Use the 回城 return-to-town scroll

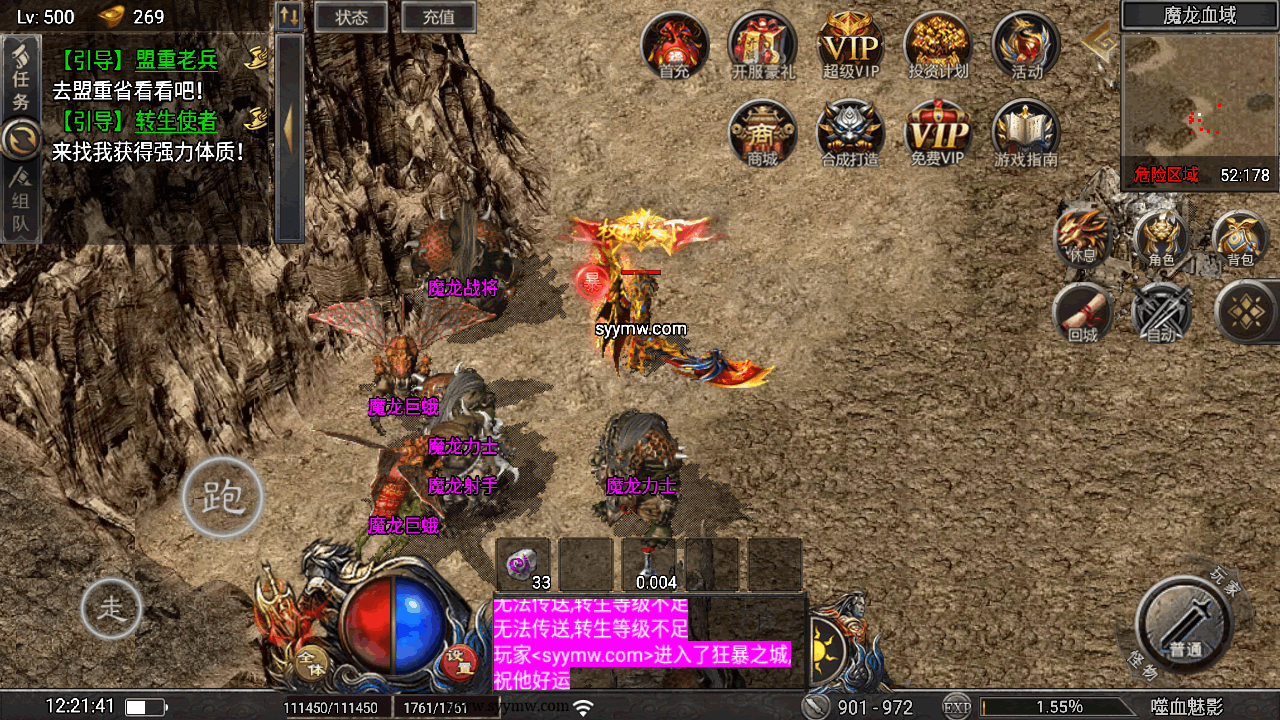[1083, 314]
